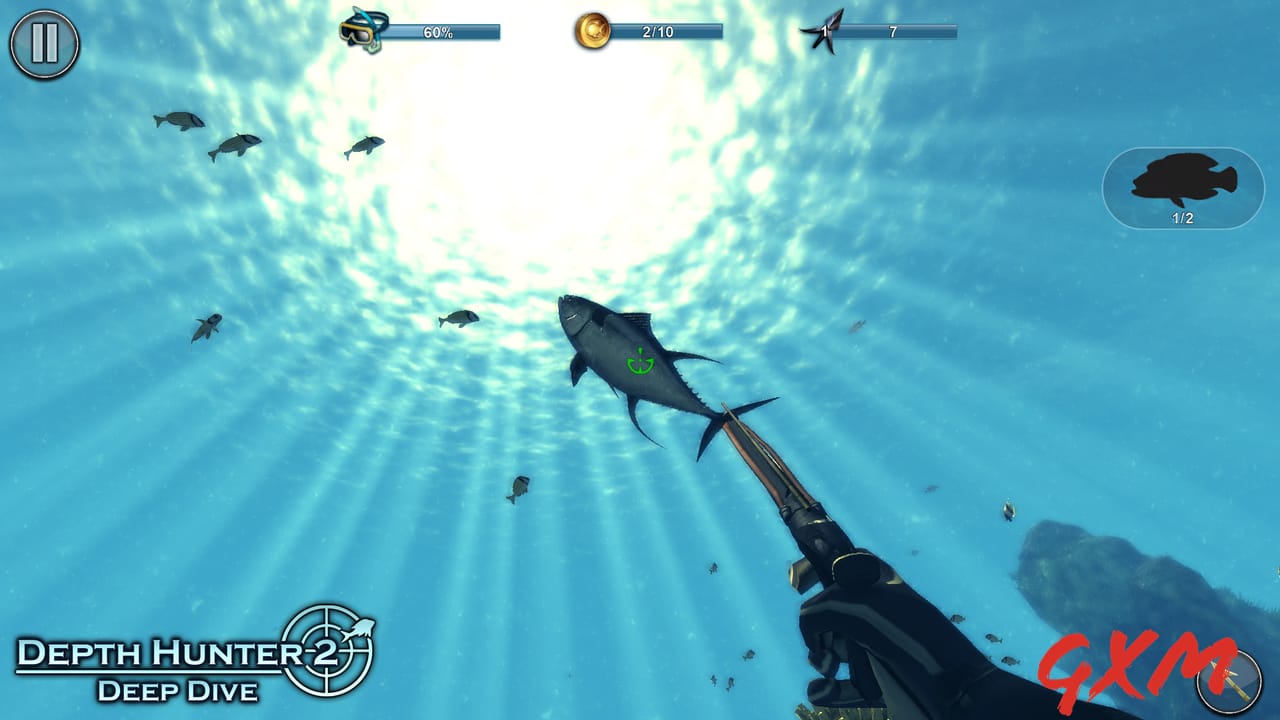Expand the coin collection progress bar

660,30
